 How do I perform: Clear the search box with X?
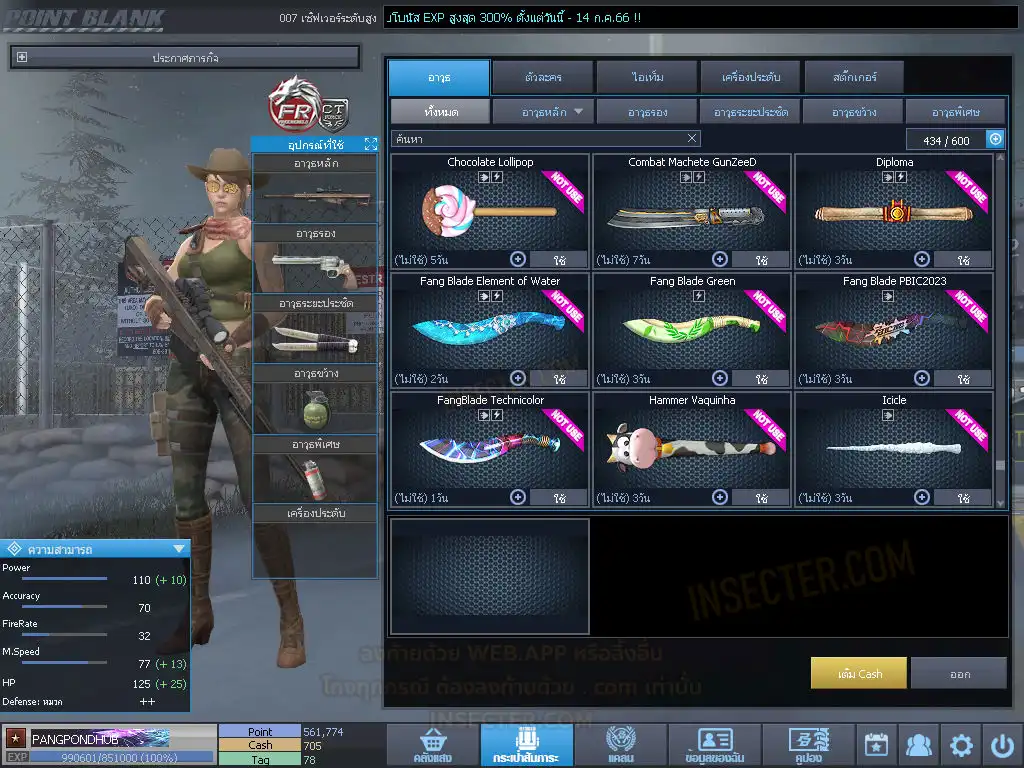pos(692,139)
